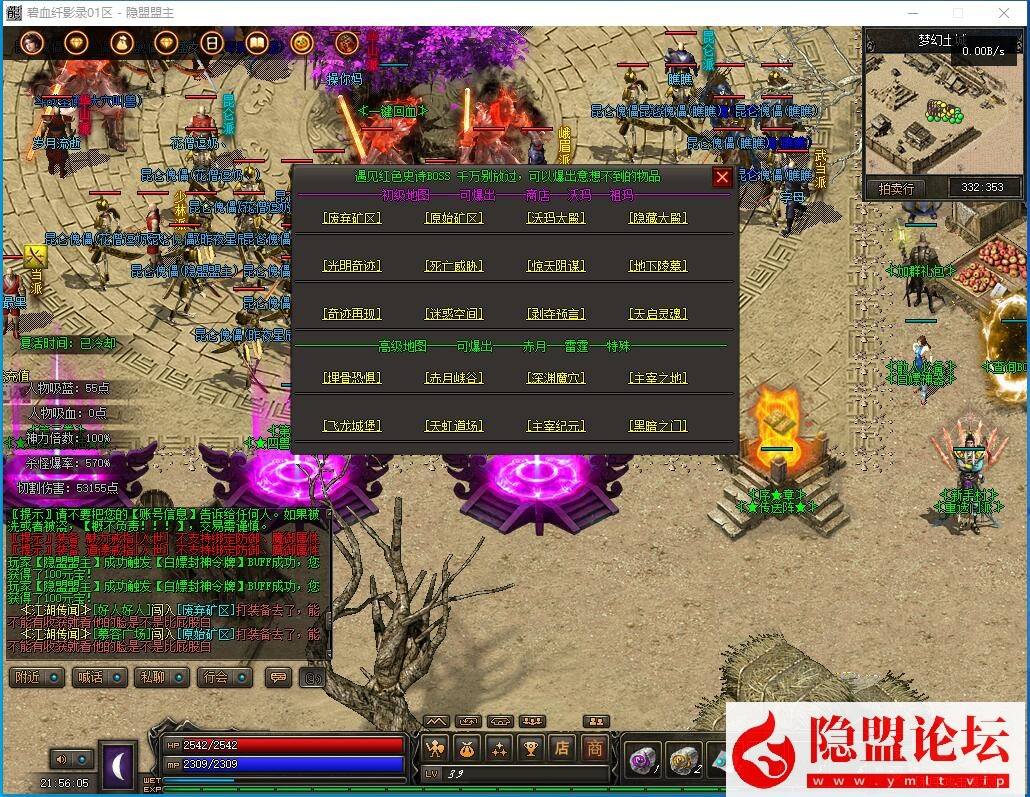1030x797 pixels.
Task: Open the 拍卖行 auction house
Action: (896, 188)
